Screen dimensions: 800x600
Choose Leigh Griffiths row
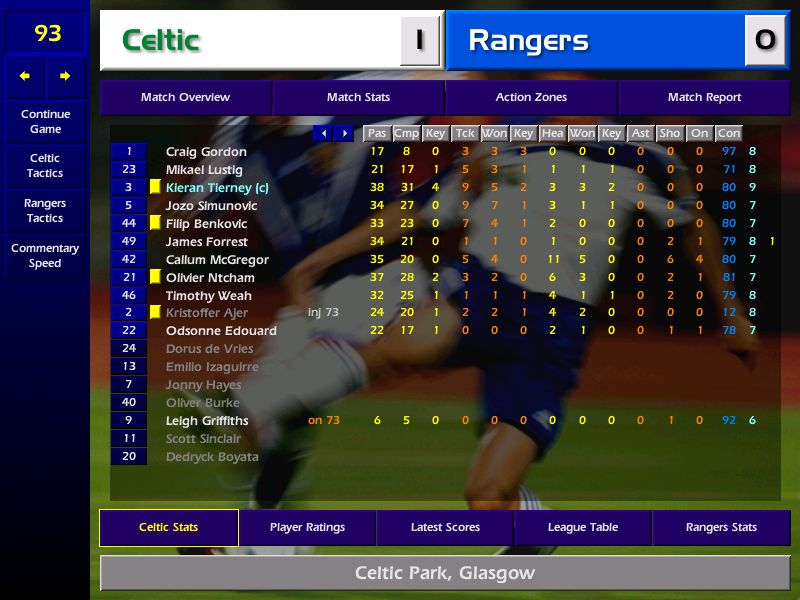(207, 421)
